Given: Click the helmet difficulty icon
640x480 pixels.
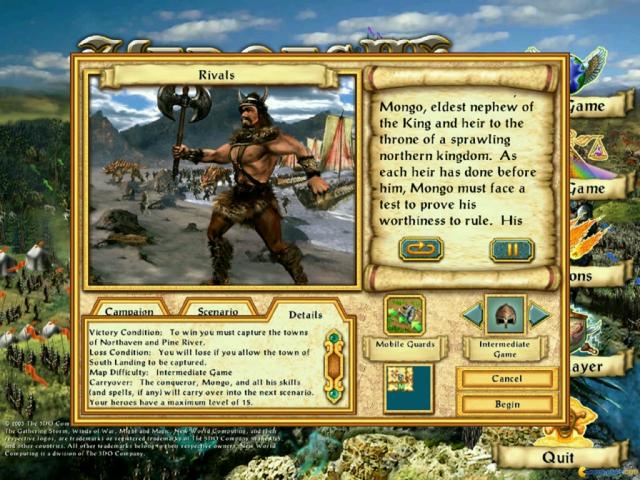Looking at the screenshot, I should [506, 316].
